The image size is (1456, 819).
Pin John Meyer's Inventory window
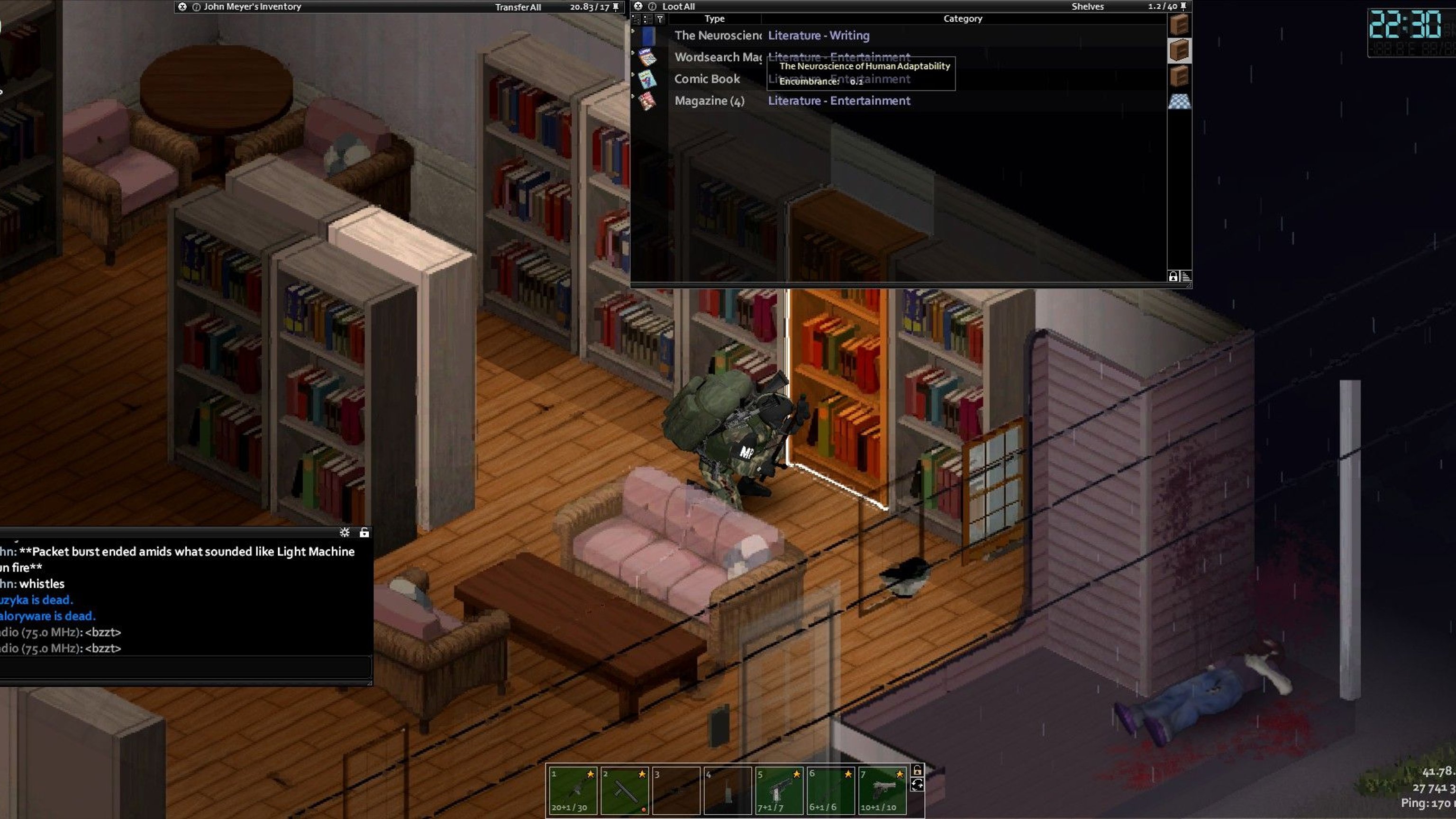616,7
